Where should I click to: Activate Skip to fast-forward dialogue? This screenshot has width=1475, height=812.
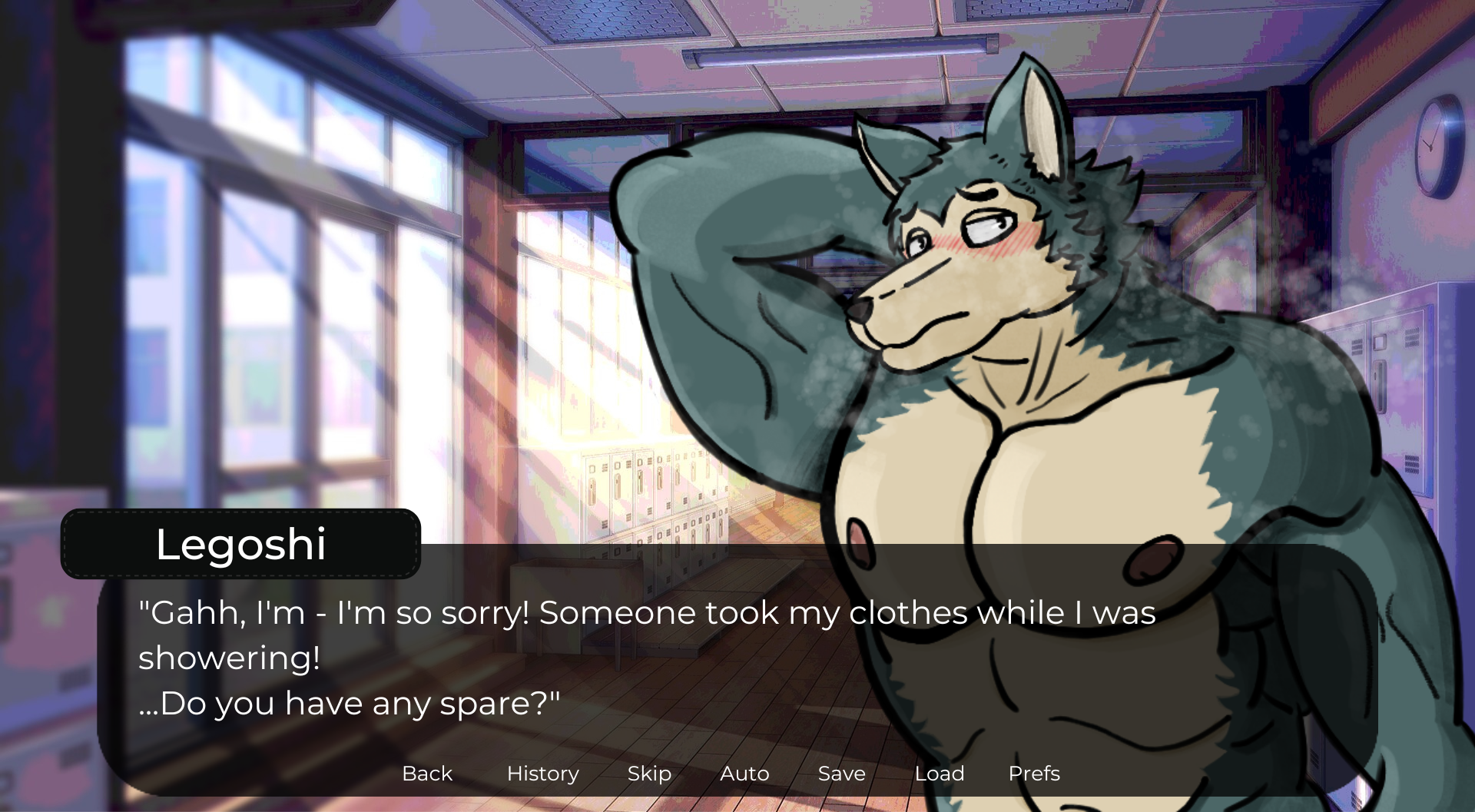coord(649,774)
